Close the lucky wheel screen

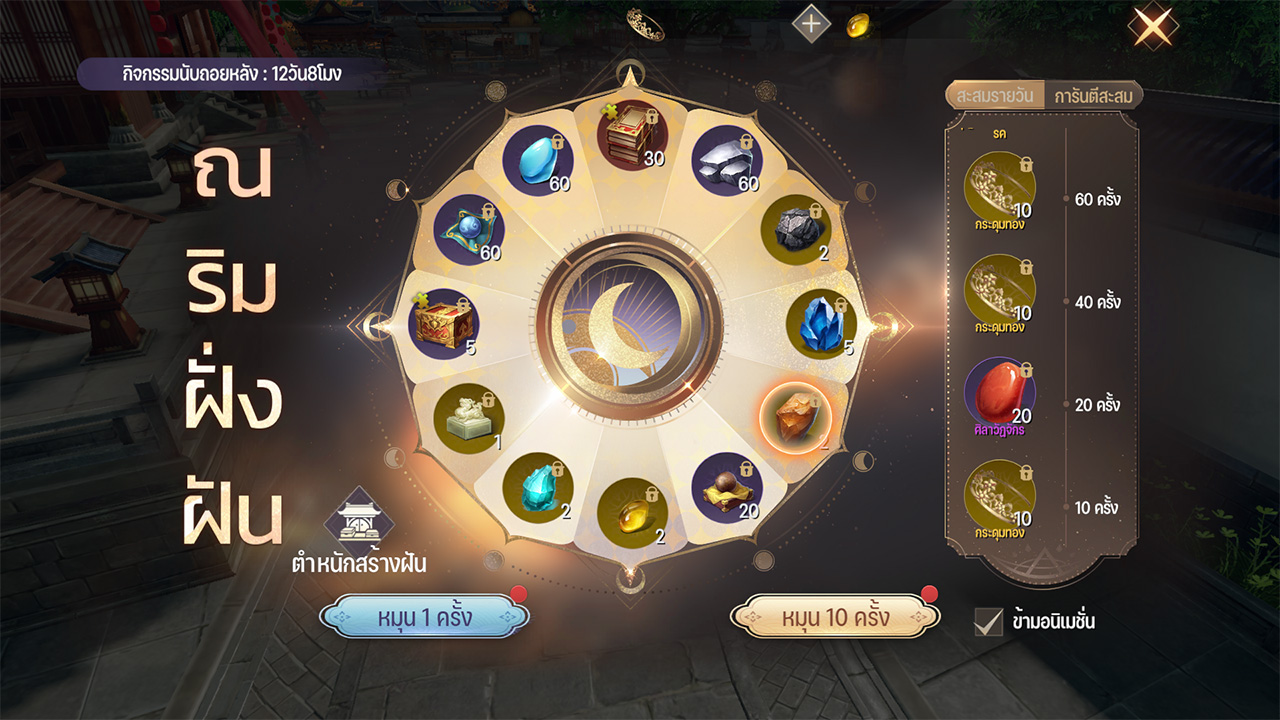1152,26
